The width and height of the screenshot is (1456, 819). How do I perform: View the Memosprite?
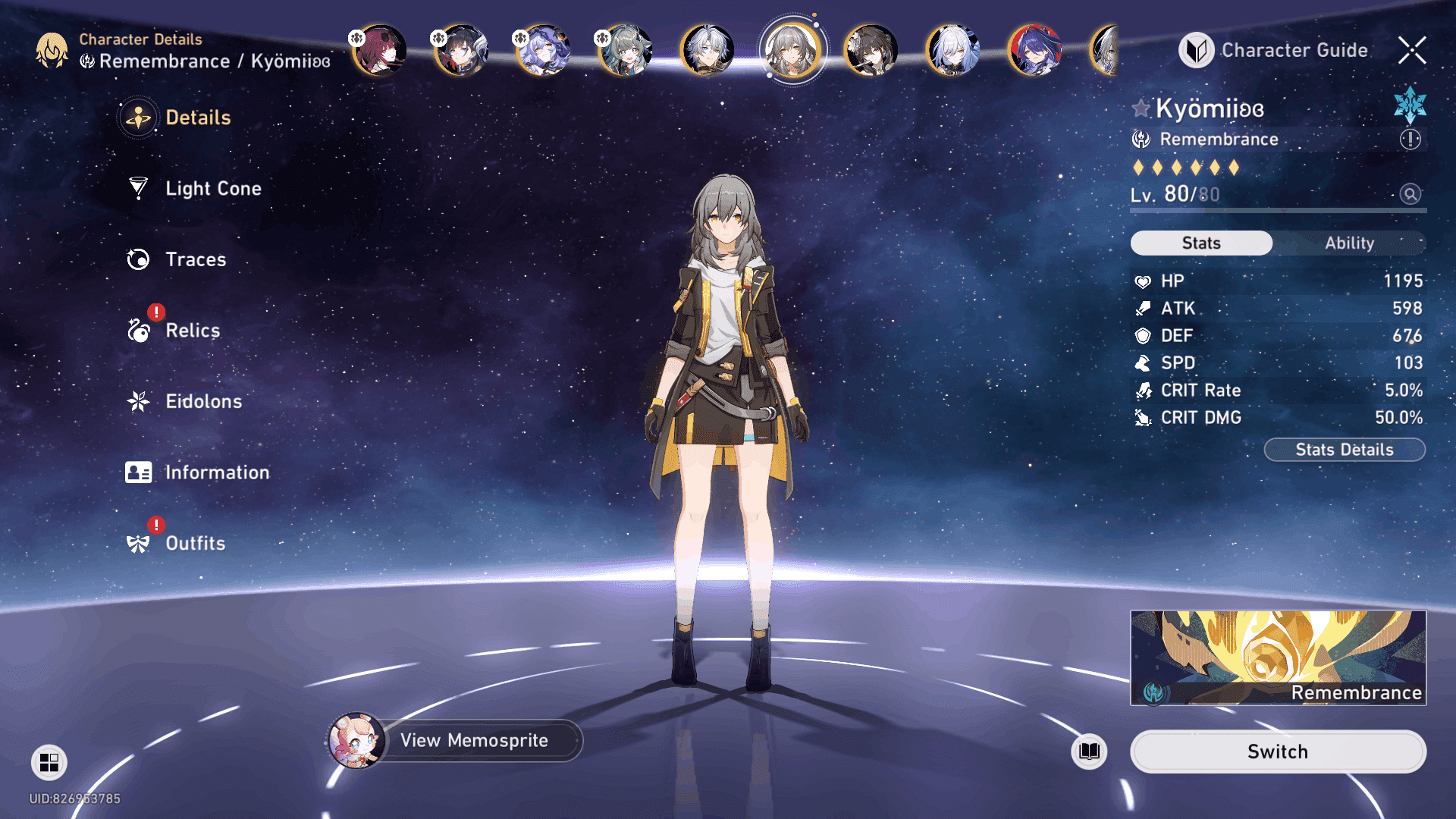coord(473,740)
